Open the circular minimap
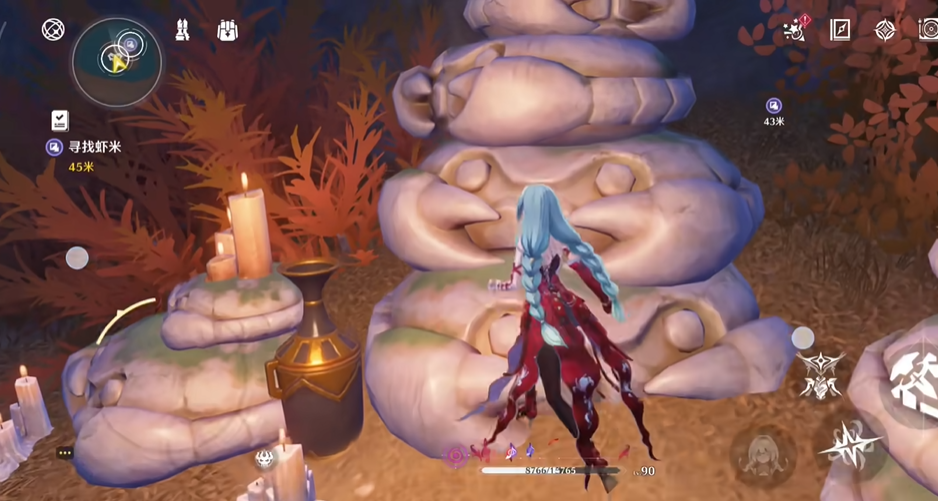The height and width of the screenshot is (501, 938). pos(116,62)
